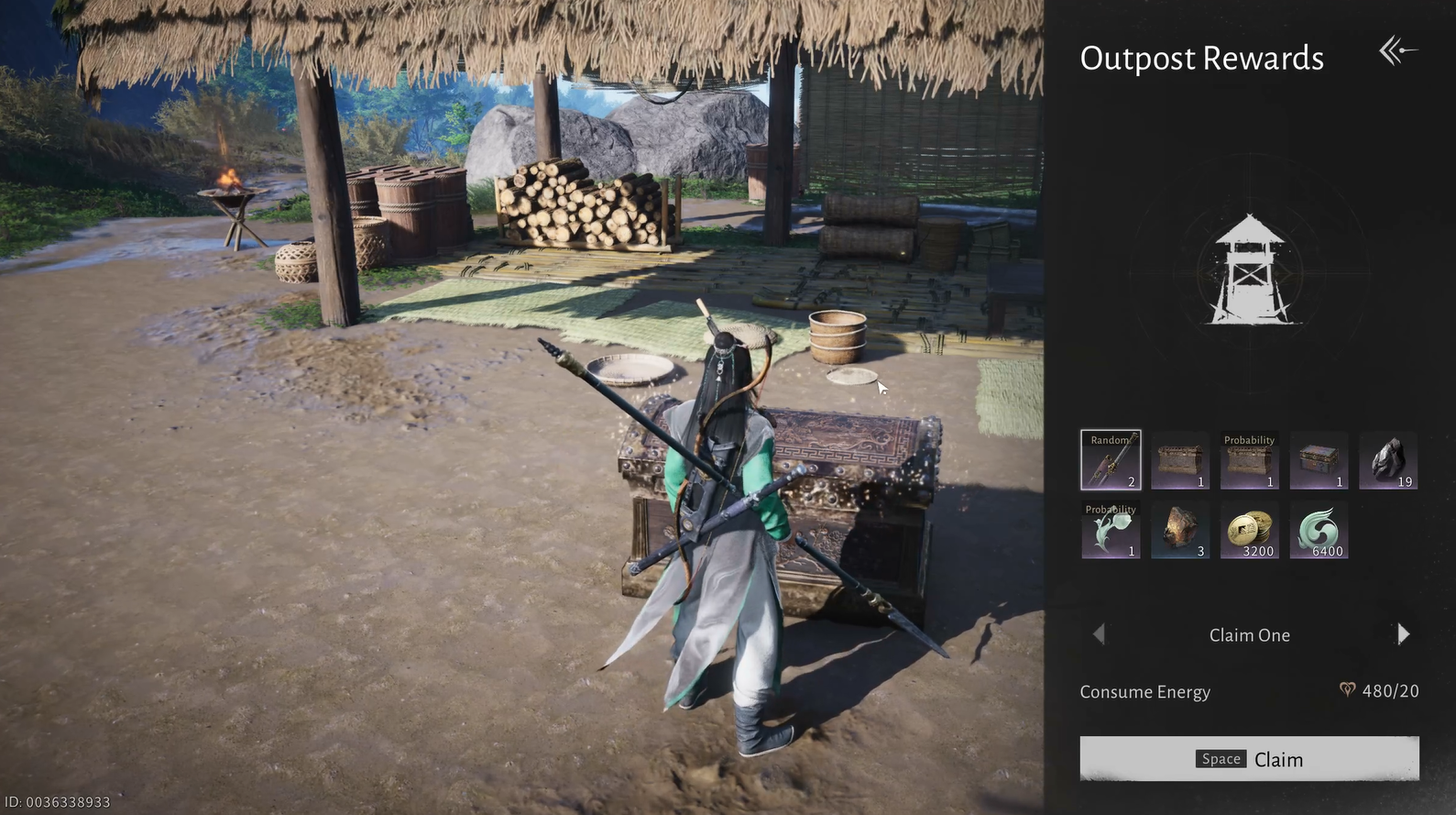The height and width of the screenshot is (815, 1456).
Task: Decrease claim count with the left arrow
Action: pos(1099,634)
